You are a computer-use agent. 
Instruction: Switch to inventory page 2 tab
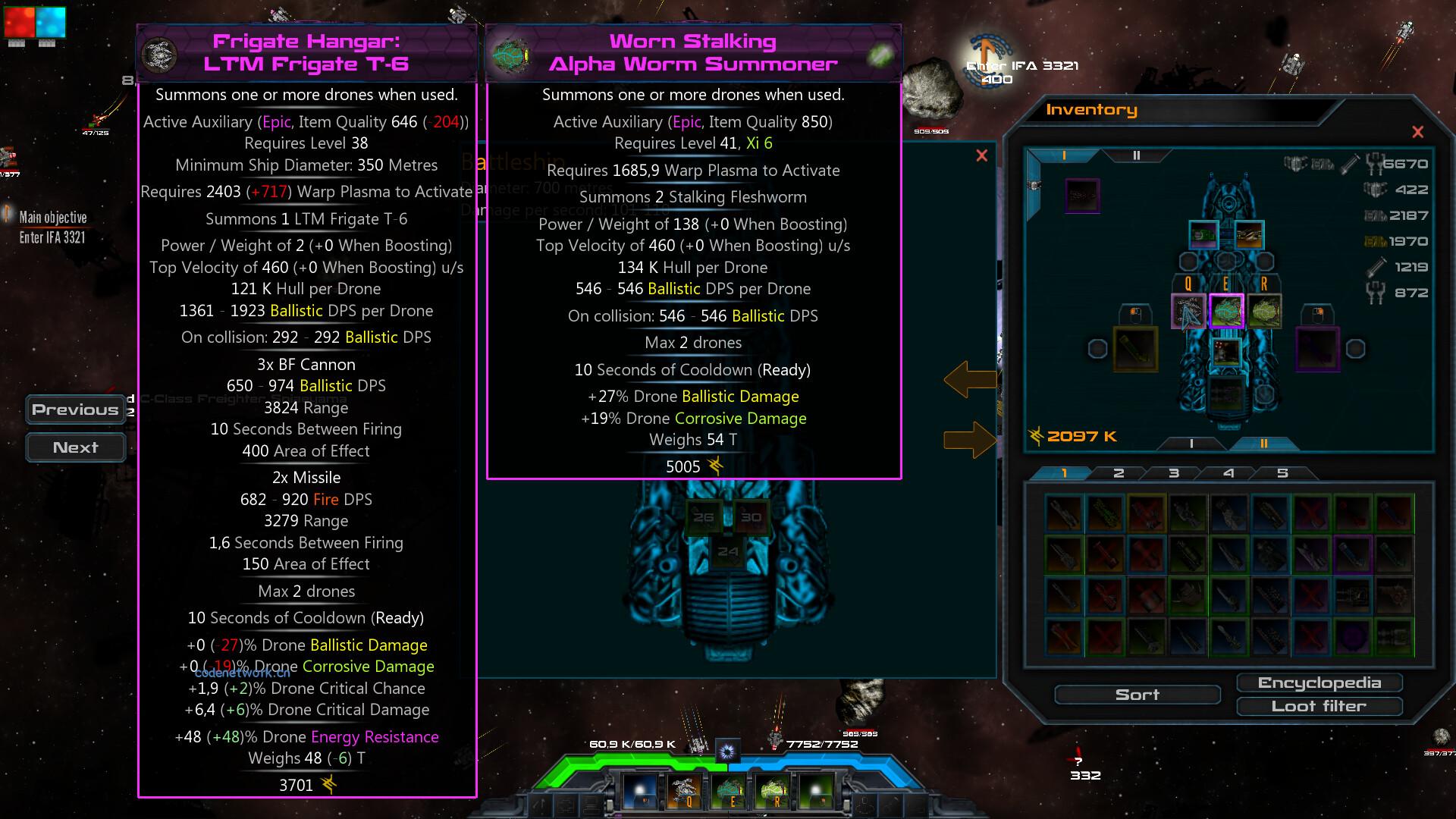pyautogui.click(x=1119, y=473)
